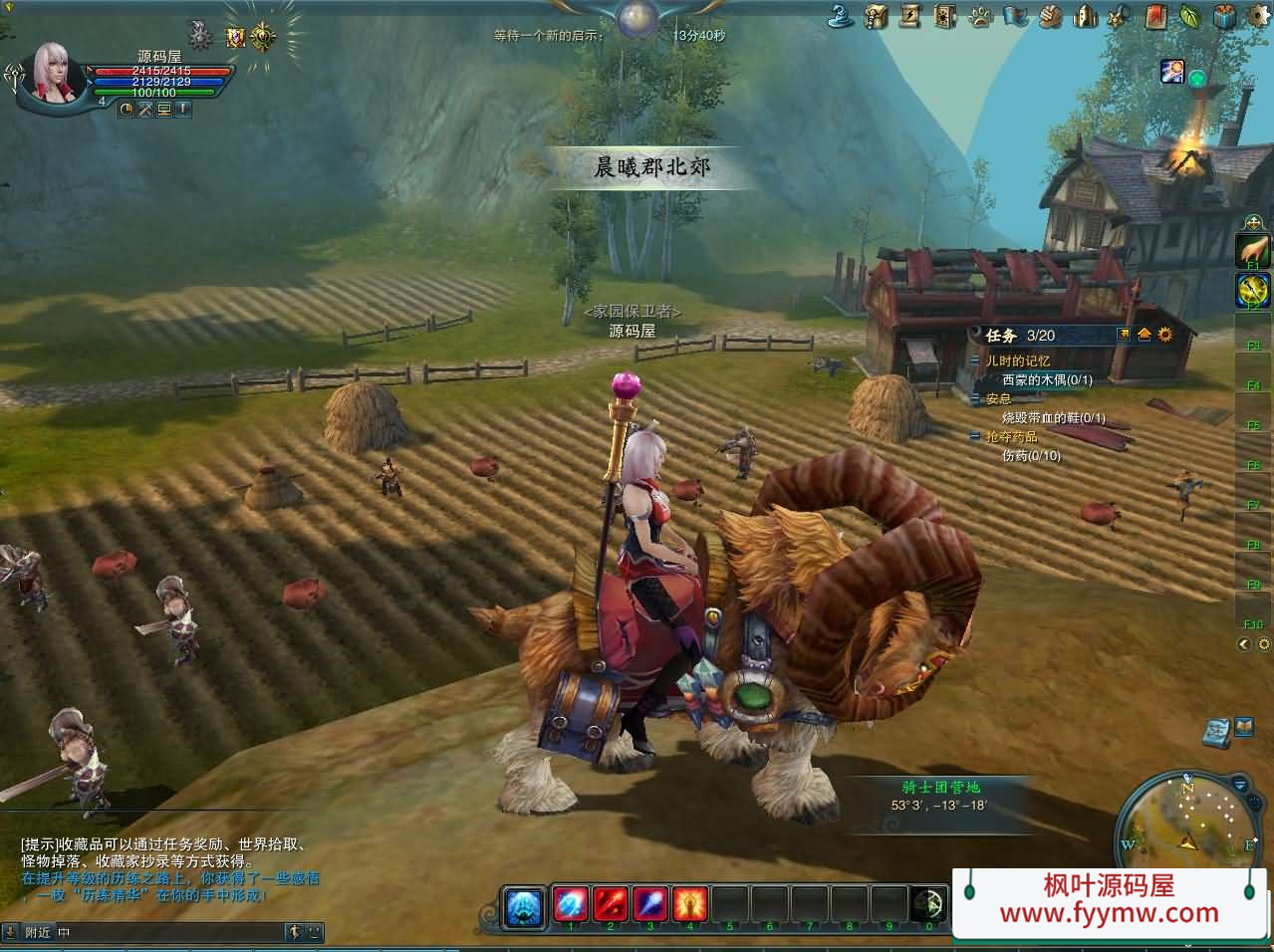Screen dimensions: 1274x952
Task: Click the sun gear icon on quest tracker
Action: tap(1165, 335)
